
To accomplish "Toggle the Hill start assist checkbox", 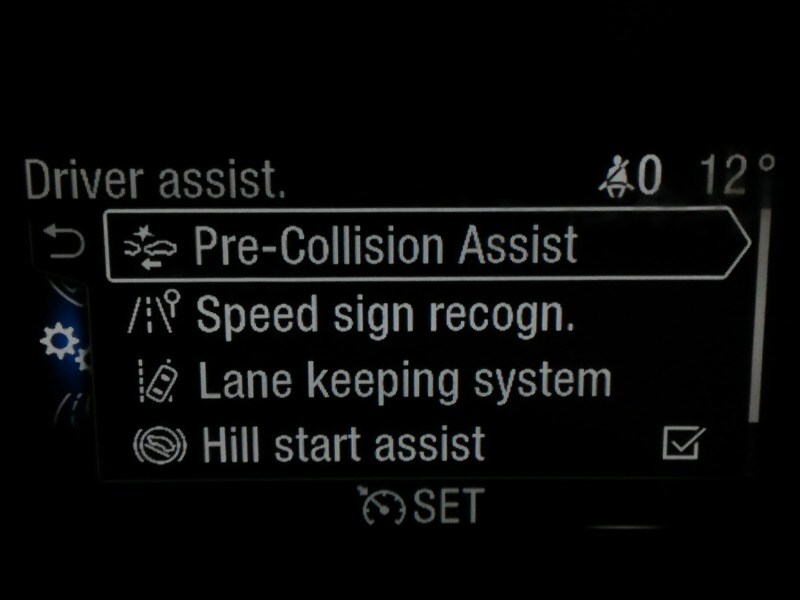I will coord(684,443).
